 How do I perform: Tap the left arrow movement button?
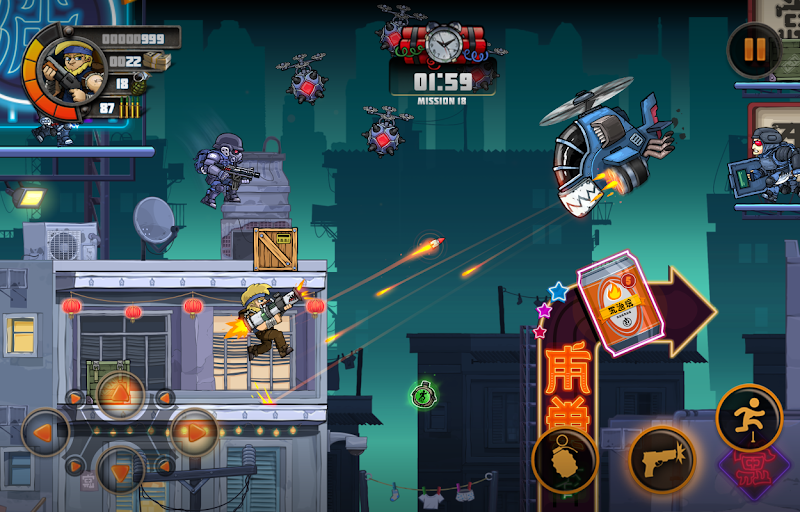tap(45, 433)
